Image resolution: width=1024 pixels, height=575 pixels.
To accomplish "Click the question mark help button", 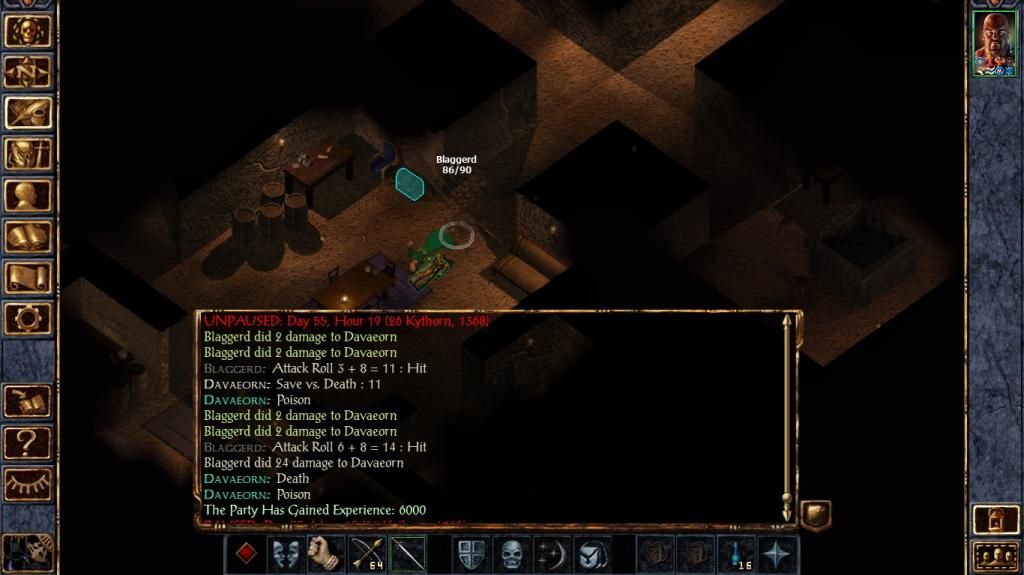I will click(28, 440).
